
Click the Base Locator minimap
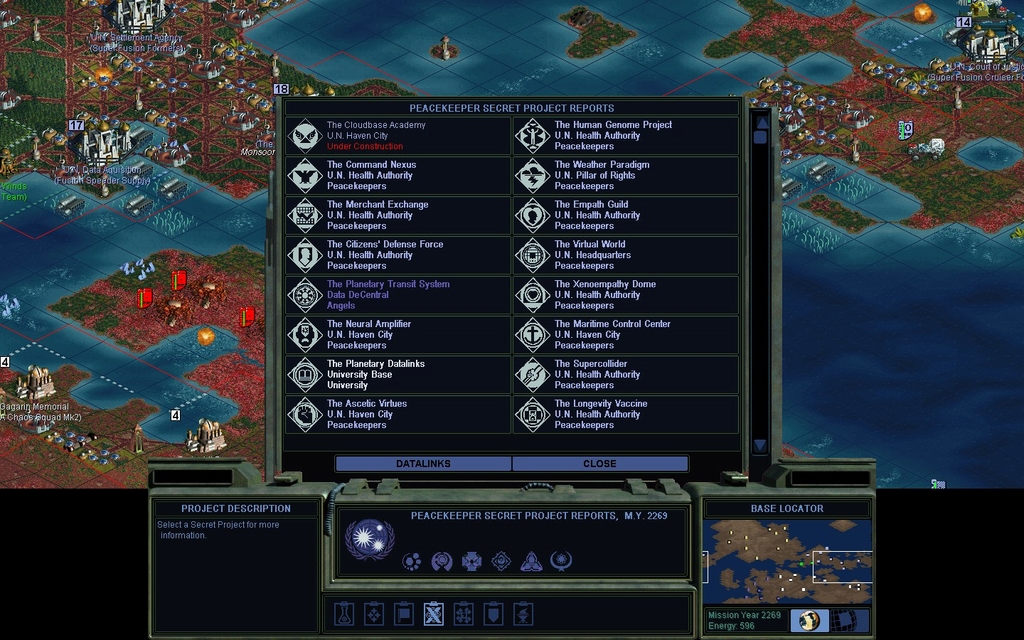pos(787,562)
